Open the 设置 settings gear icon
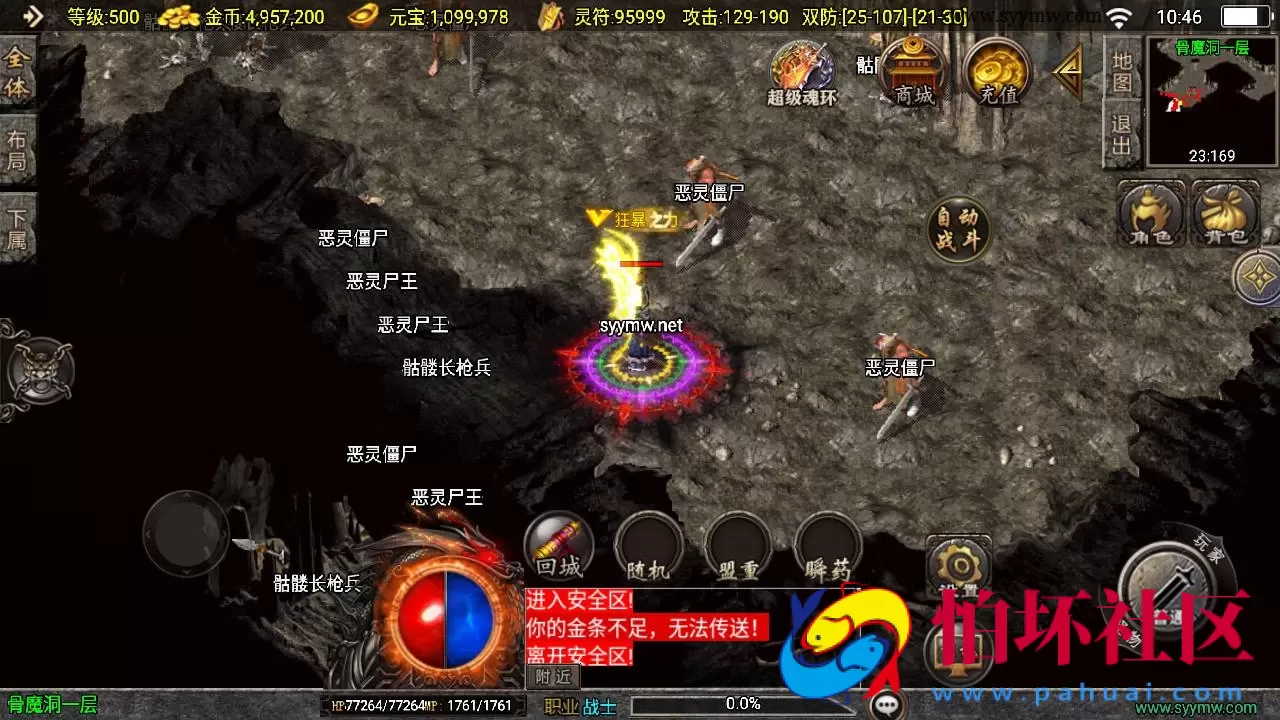The width and height of the screenshot is (1280, 720). 958,565
